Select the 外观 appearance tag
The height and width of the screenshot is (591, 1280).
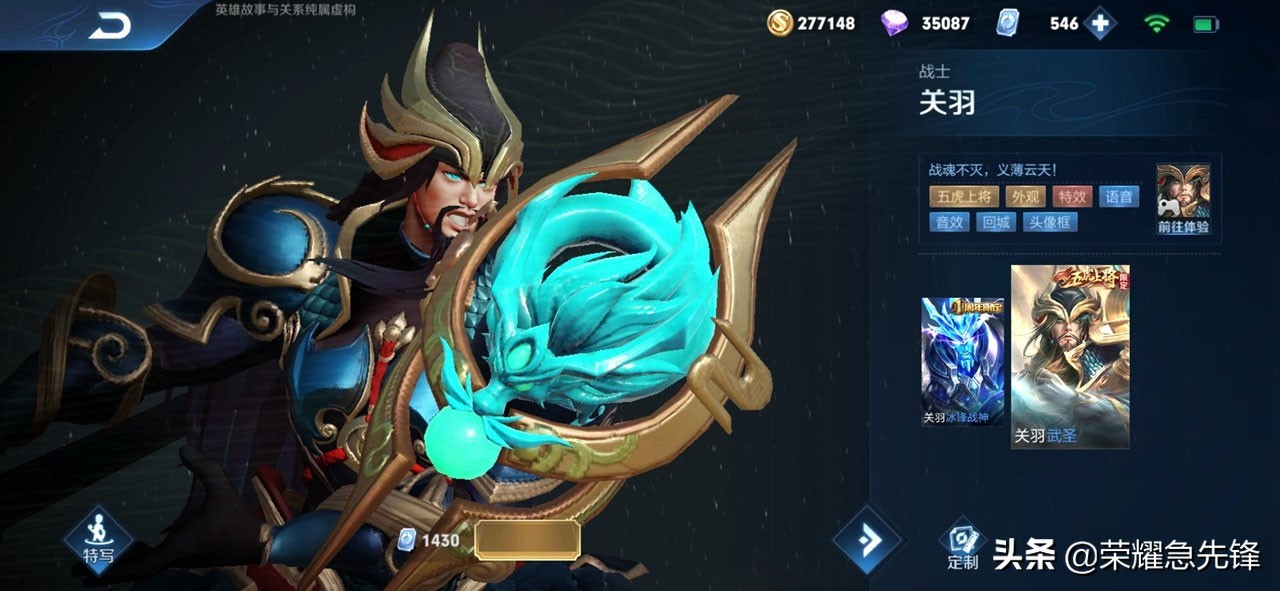[1025, 197]
